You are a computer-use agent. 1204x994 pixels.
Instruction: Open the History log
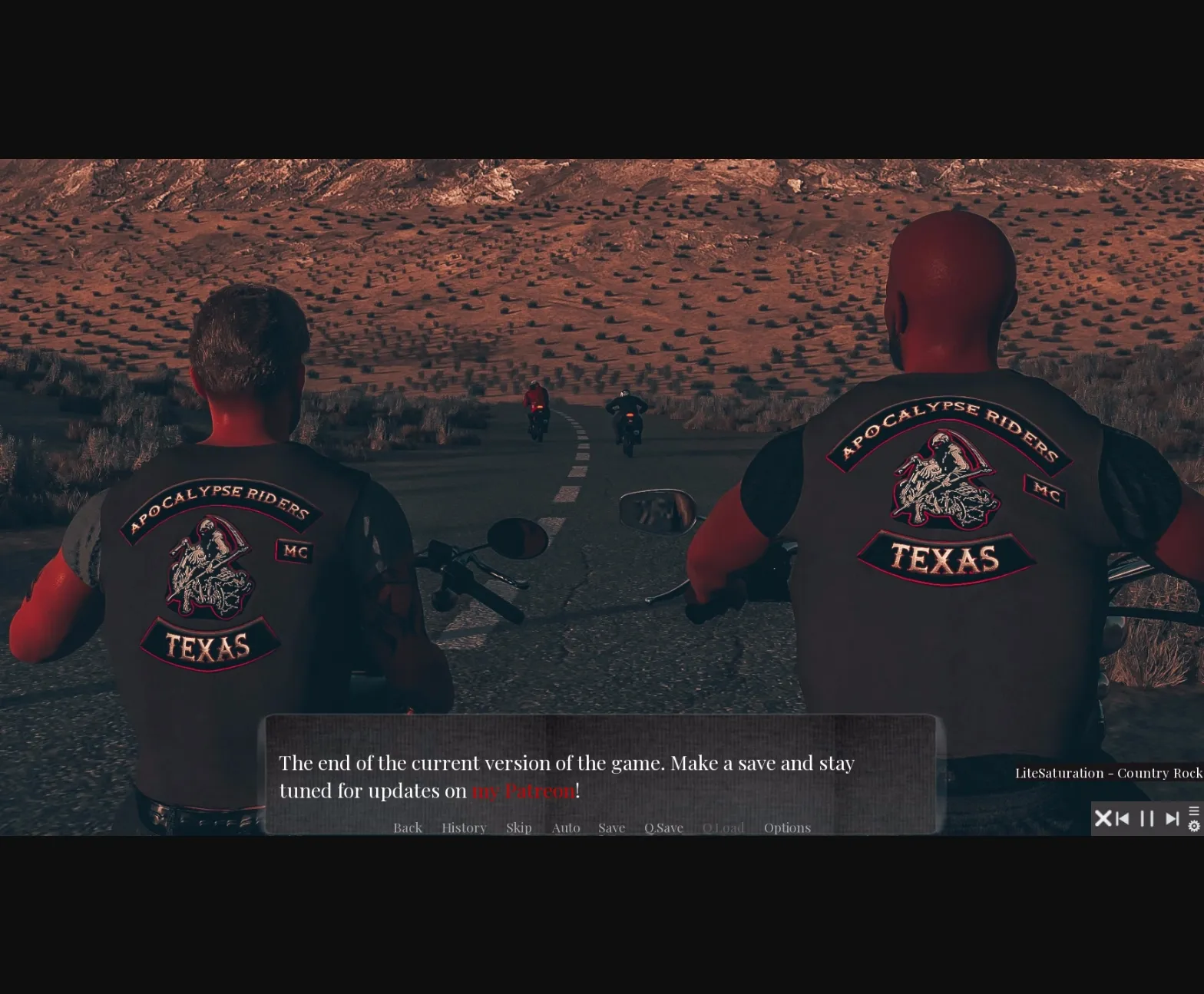(464, 827)
